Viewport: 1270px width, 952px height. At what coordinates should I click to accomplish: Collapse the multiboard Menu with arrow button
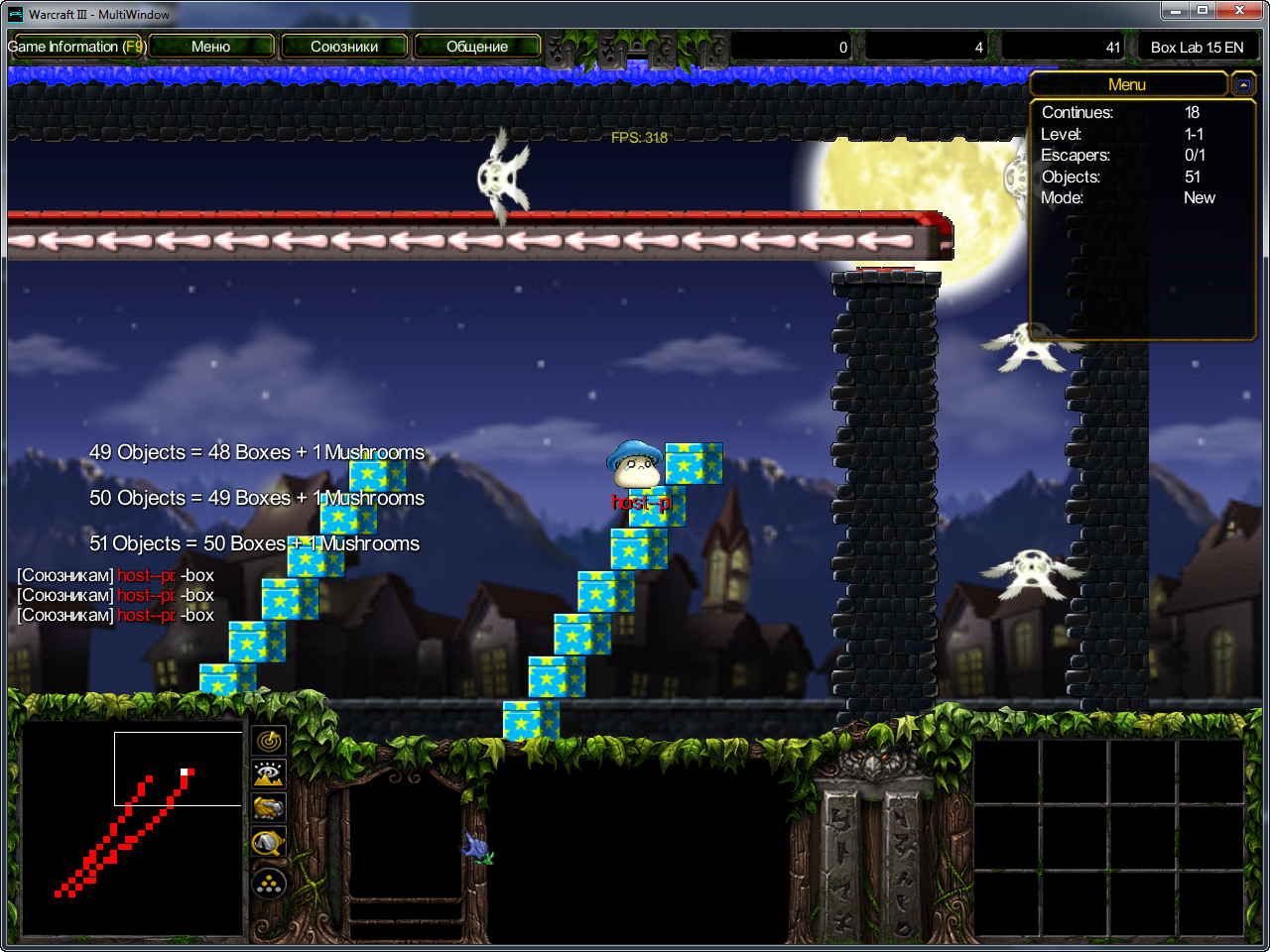pos(1243,85)
